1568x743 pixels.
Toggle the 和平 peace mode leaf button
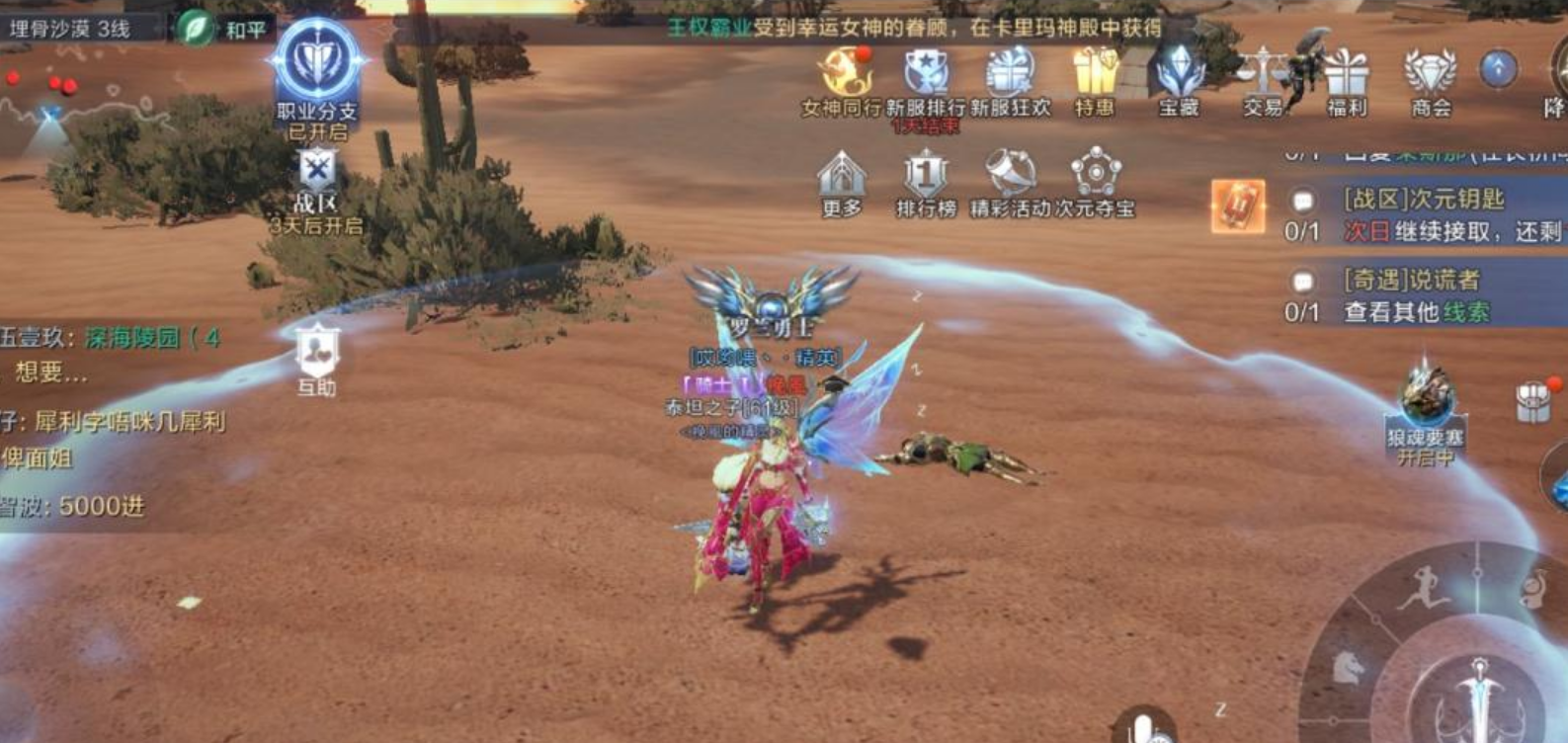198,28
